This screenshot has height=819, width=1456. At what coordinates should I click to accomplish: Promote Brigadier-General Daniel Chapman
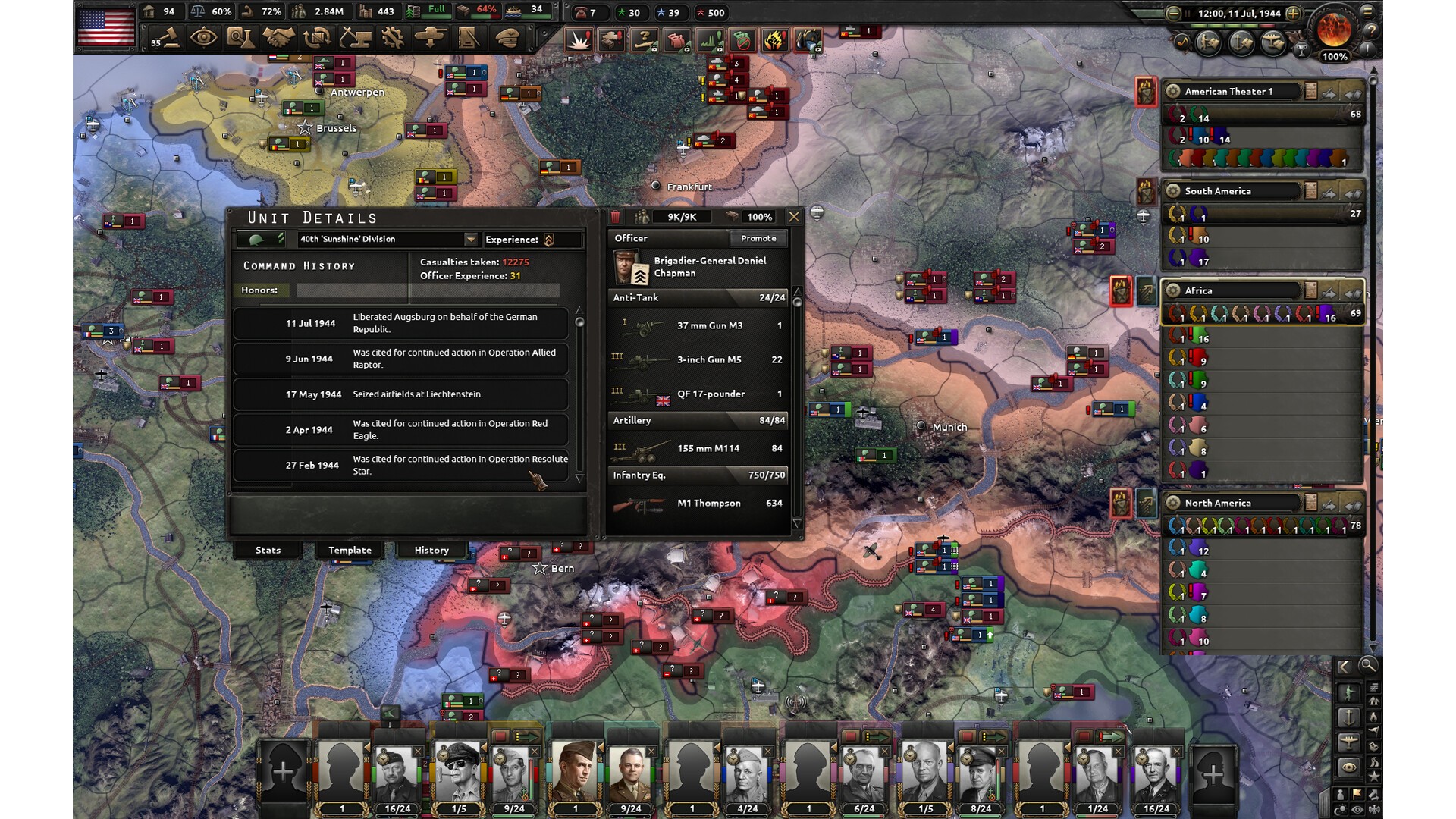[x=758, y=238]
